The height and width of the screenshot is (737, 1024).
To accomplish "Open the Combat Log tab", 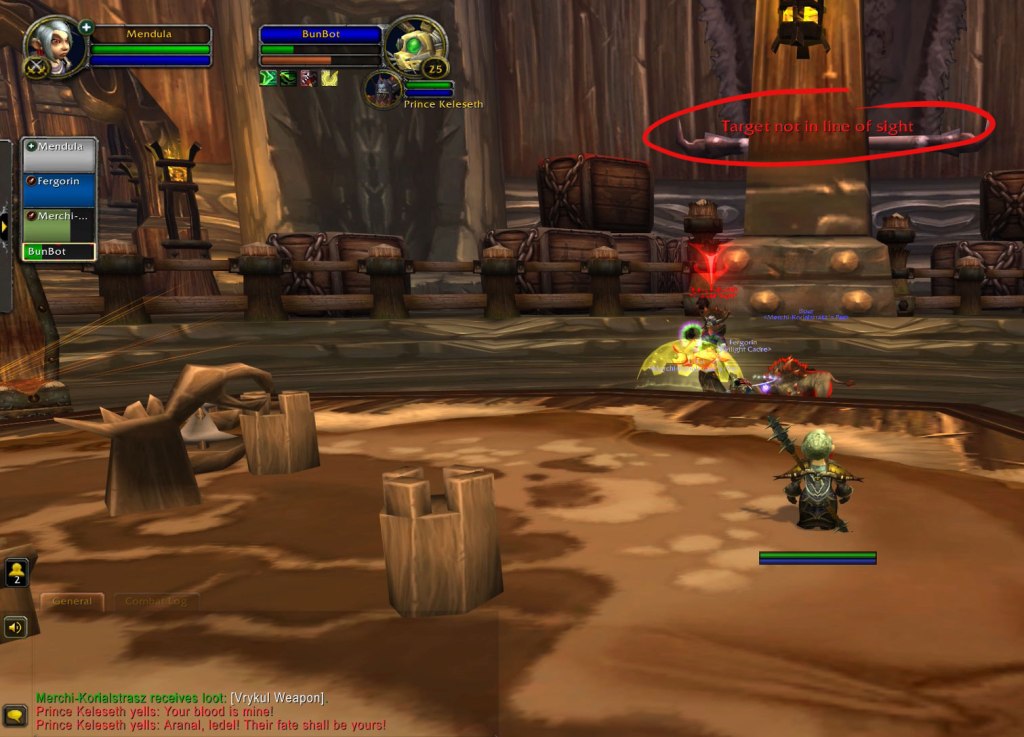I will pos(155,601).
